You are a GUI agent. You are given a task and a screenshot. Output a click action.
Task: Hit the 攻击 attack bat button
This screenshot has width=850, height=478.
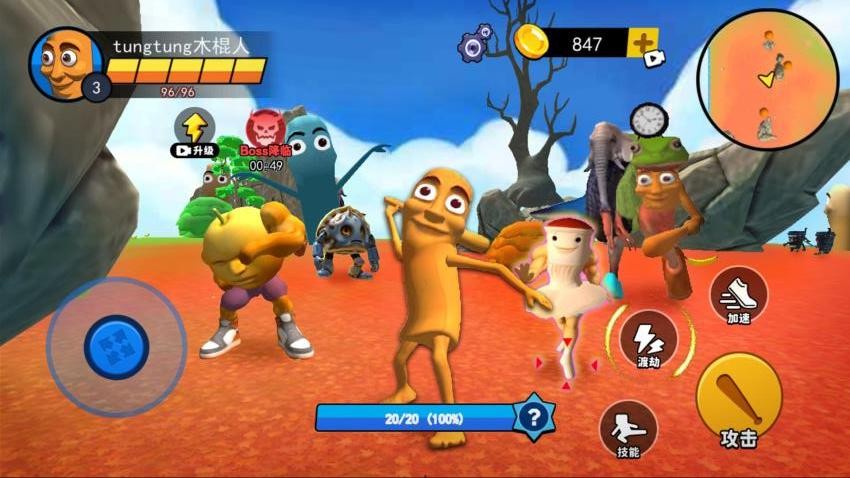tap(739, 400)
